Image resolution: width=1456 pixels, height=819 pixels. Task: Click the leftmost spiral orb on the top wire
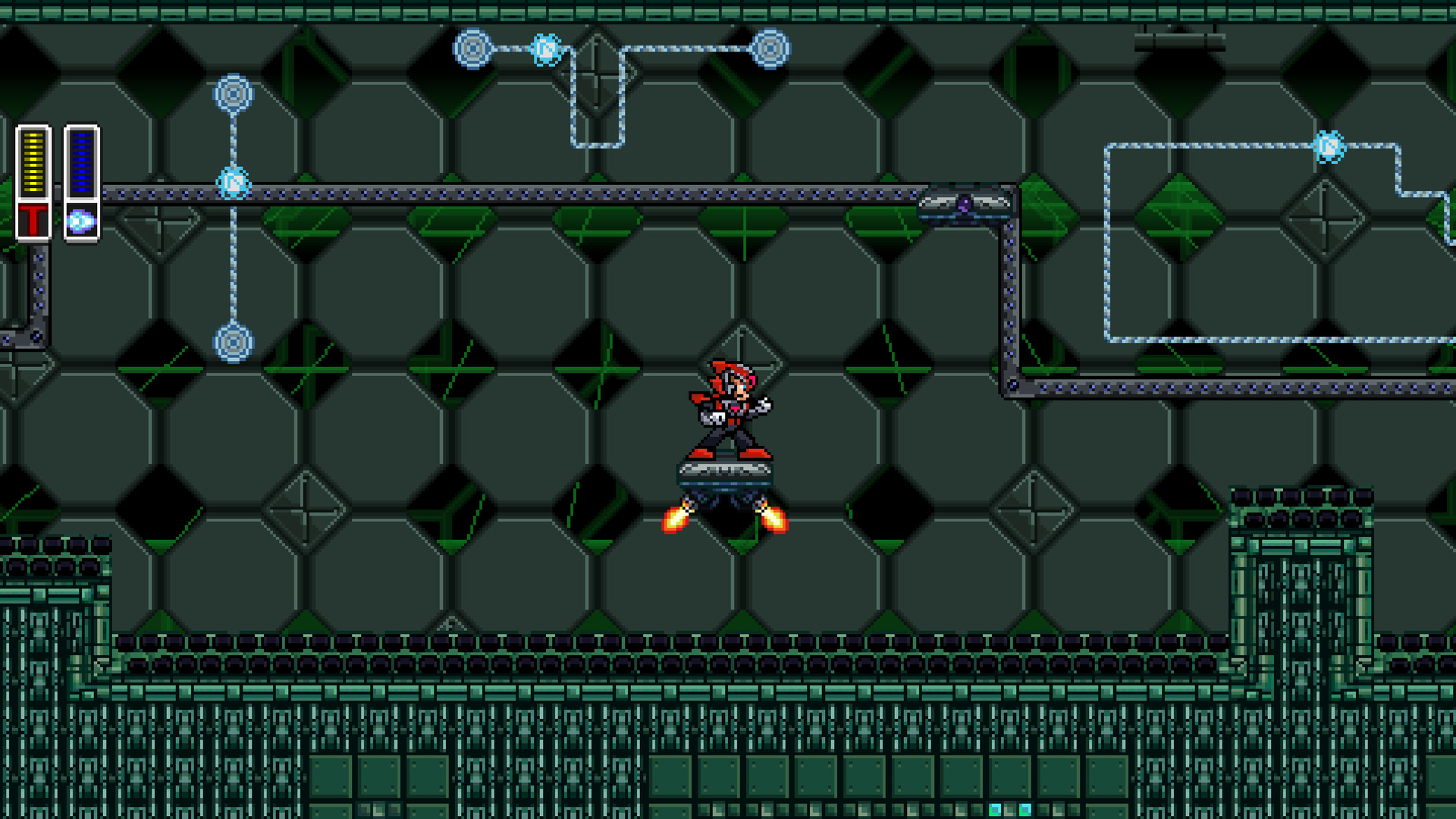(474, 49)
